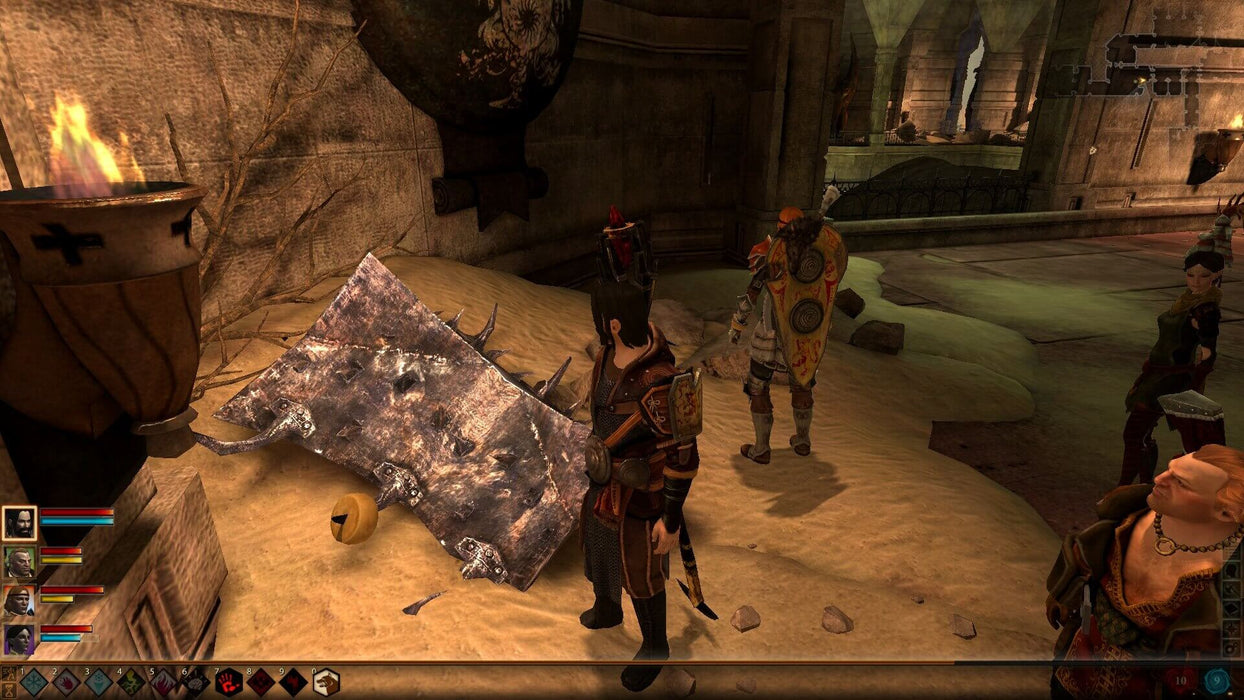Use the blue lyrium potion quick slot
Viewport: 1244px width, 700px height.
1216,681
